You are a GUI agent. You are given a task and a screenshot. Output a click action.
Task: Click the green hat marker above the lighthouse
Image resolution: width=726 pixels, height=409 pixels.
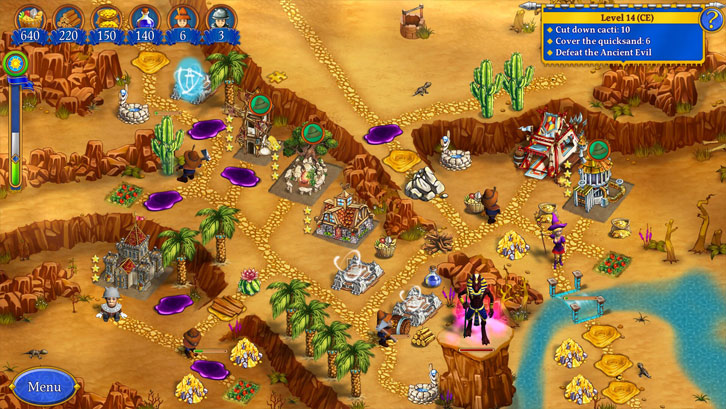[x=598, y=150]
